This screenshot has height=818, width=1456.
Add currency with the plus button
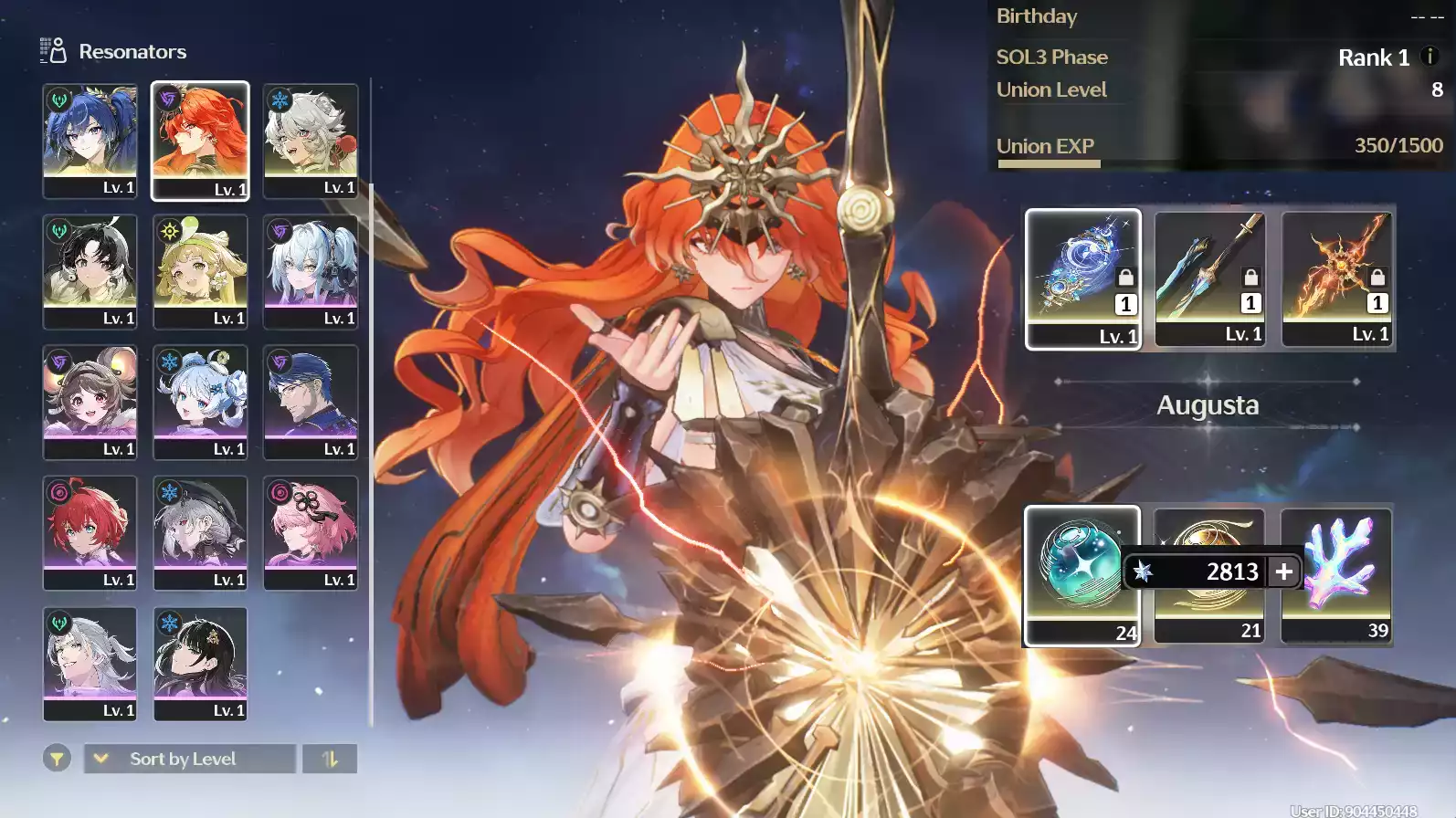[1283, 572]
